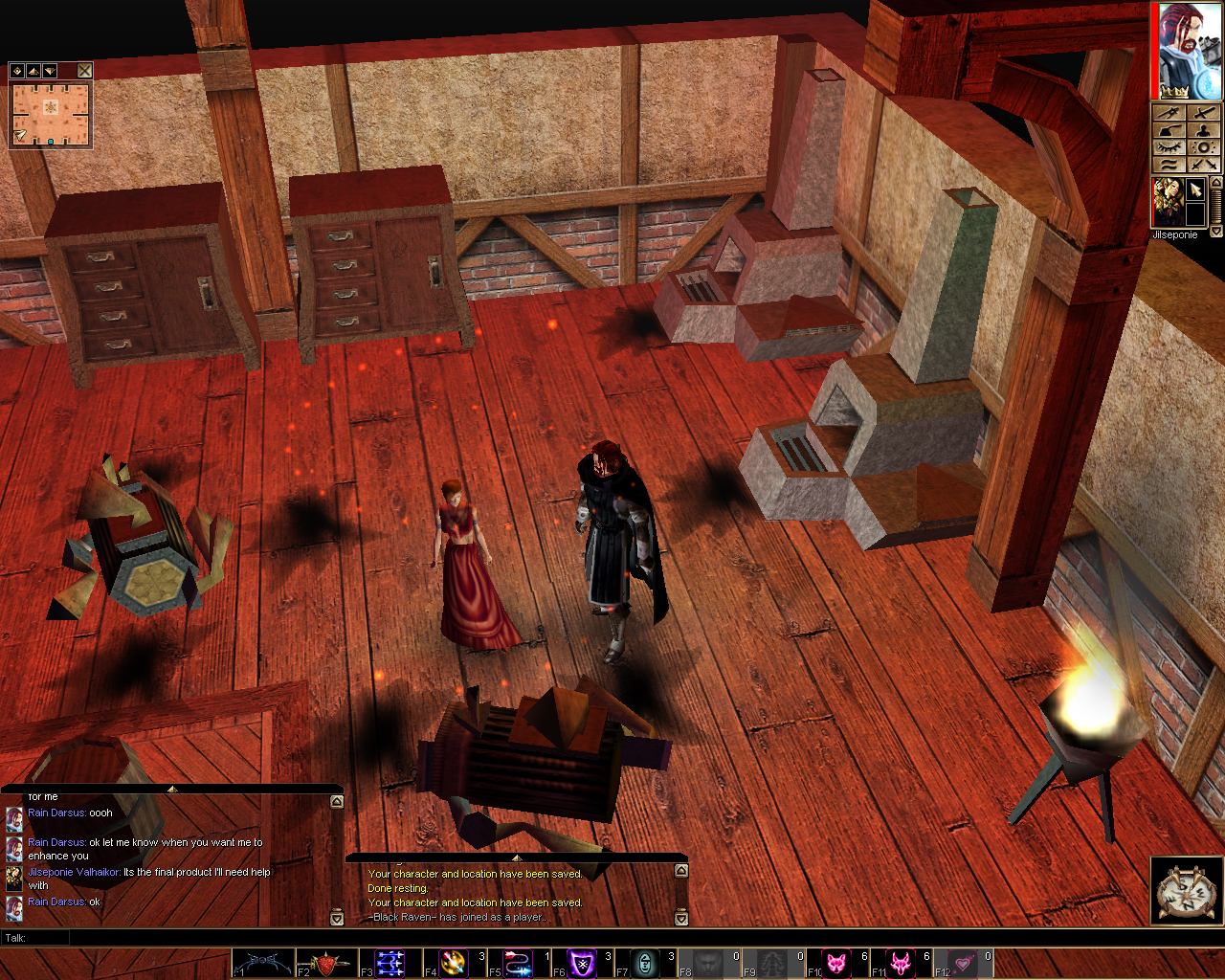The height and width of the screenshot is (980, 1225).
Task: Open the compass in the corner
Action: [x=1186, y=891]
